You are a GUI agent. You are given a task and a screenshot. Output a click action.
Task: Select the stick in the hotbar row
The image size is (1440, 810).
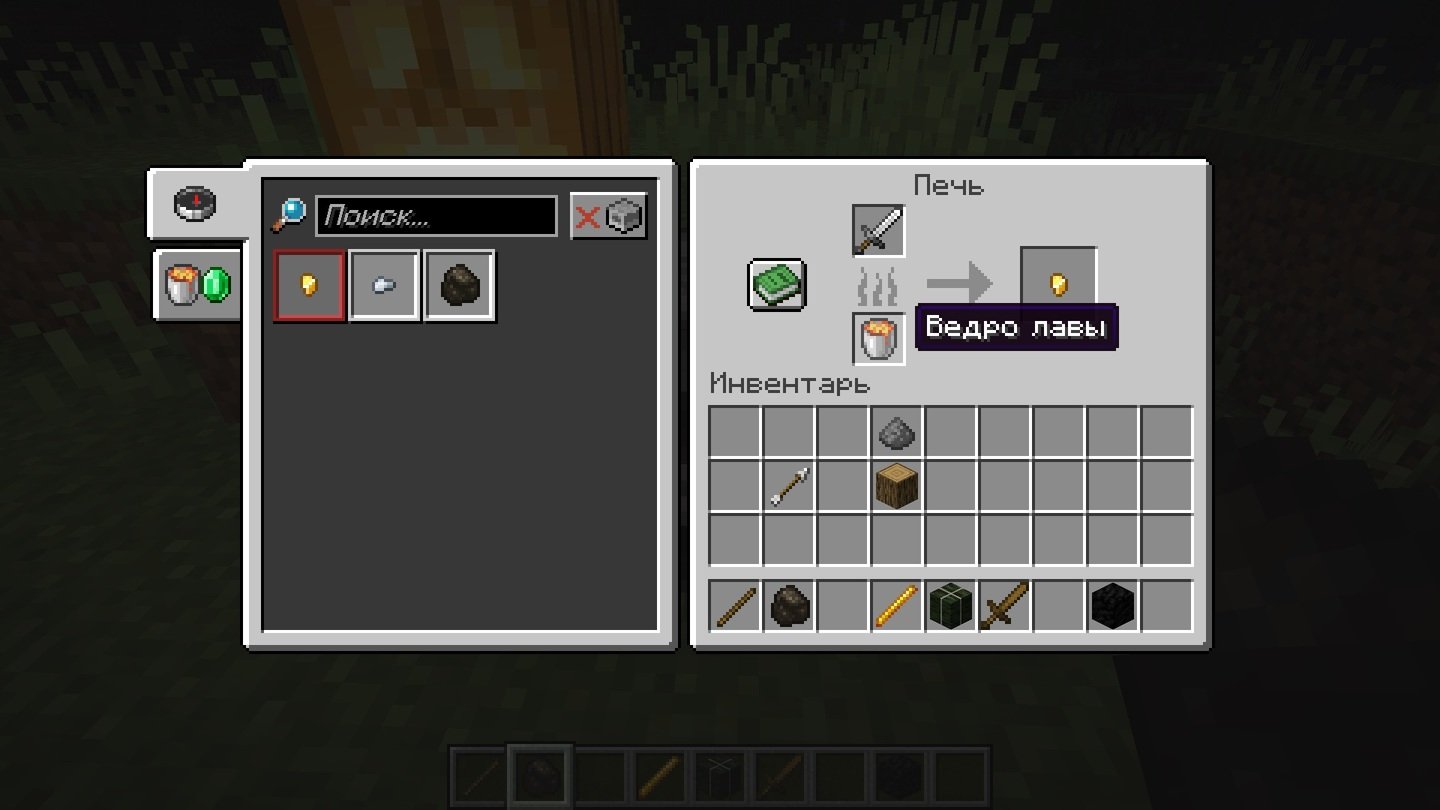735,606
